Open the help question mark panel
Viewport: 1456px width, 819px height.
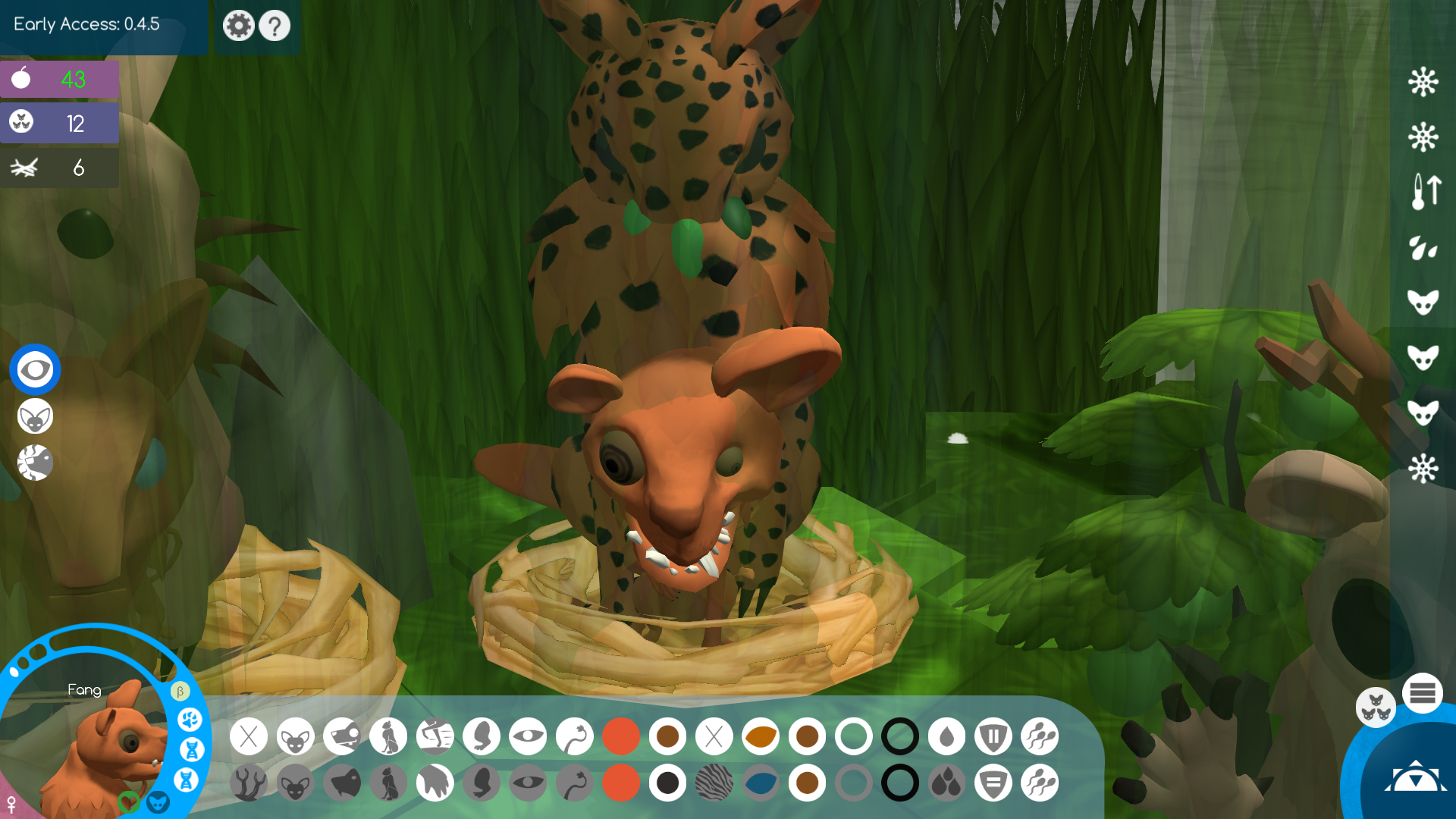[x=275, y=25]
